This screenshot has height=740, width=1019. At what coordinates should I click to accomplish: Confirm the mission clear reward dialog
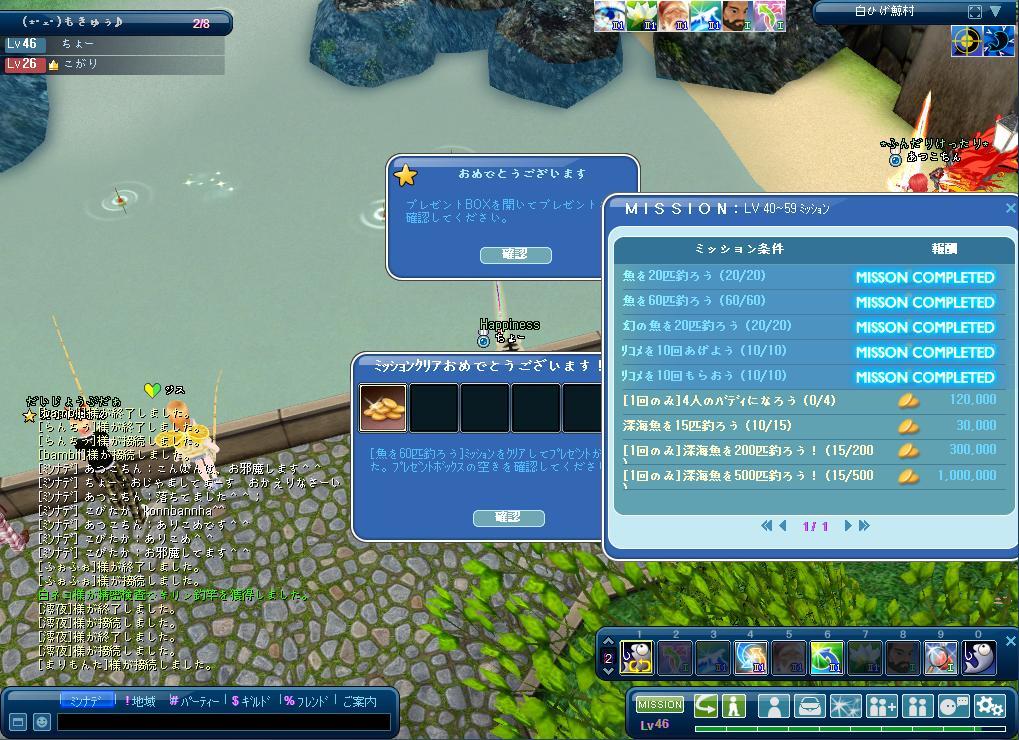coord(508,517)
